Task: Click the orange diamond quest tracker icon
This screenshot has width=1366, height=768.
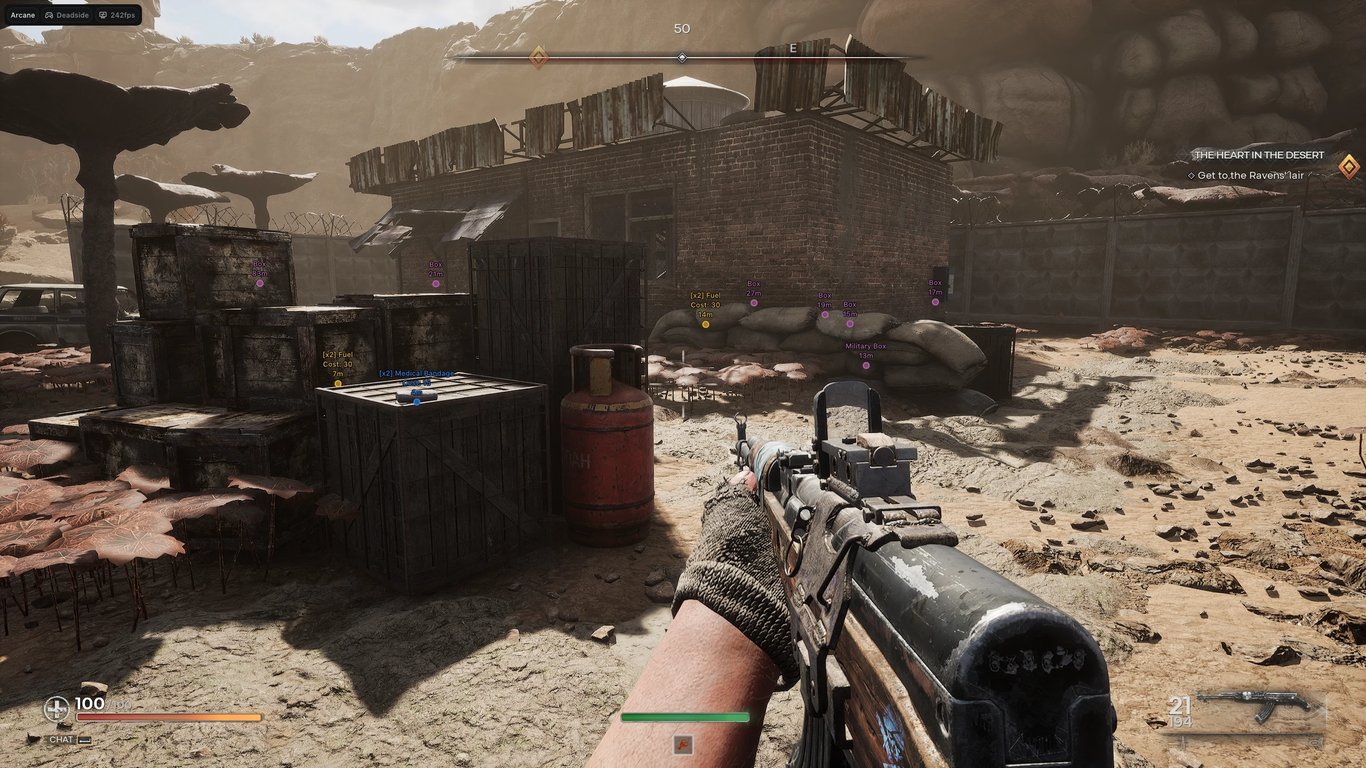Action: (x=1348, y=166)
